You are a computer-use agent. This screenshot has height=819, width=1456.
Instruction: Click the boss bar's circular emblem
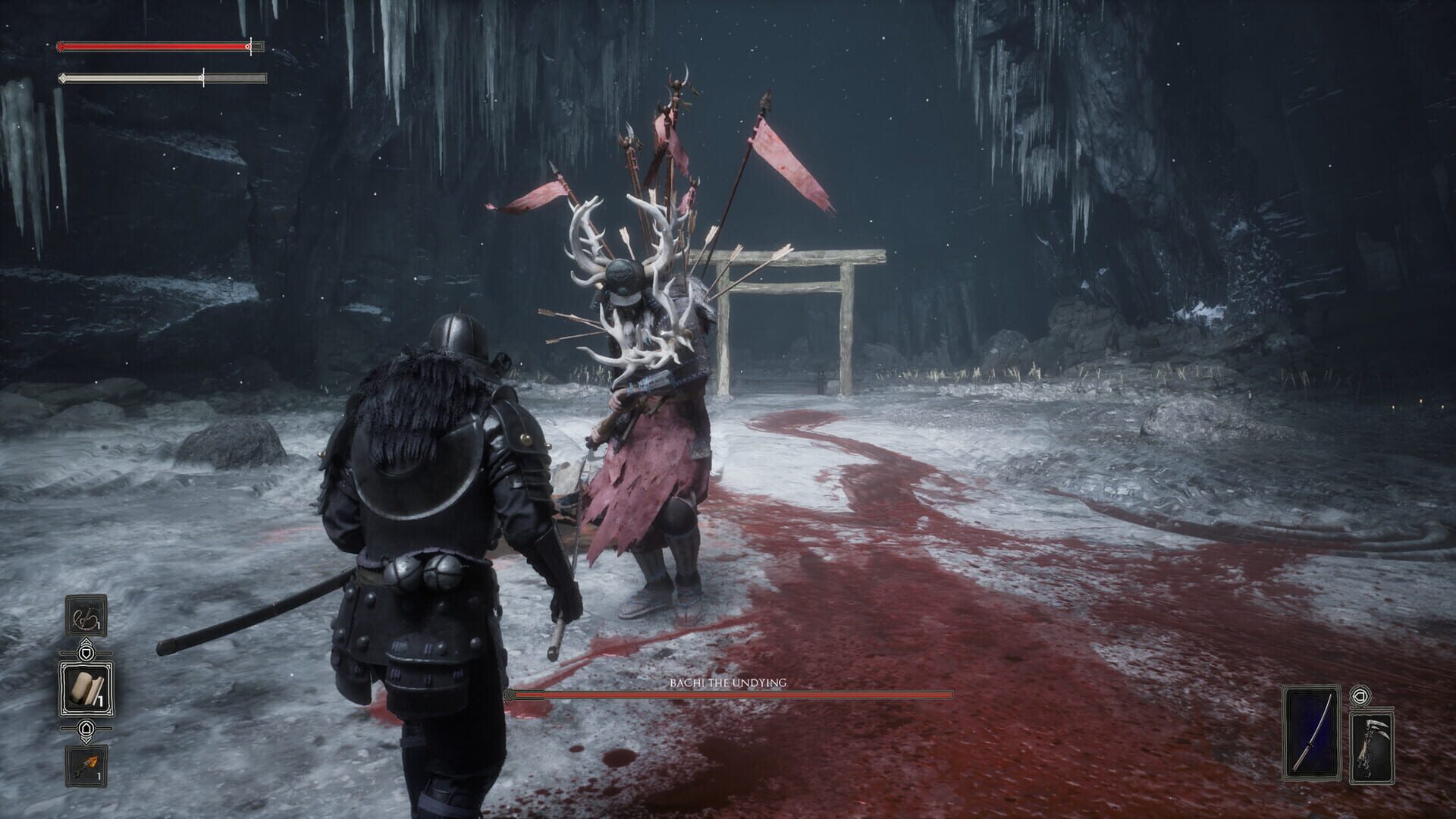(x=510, y=694)
